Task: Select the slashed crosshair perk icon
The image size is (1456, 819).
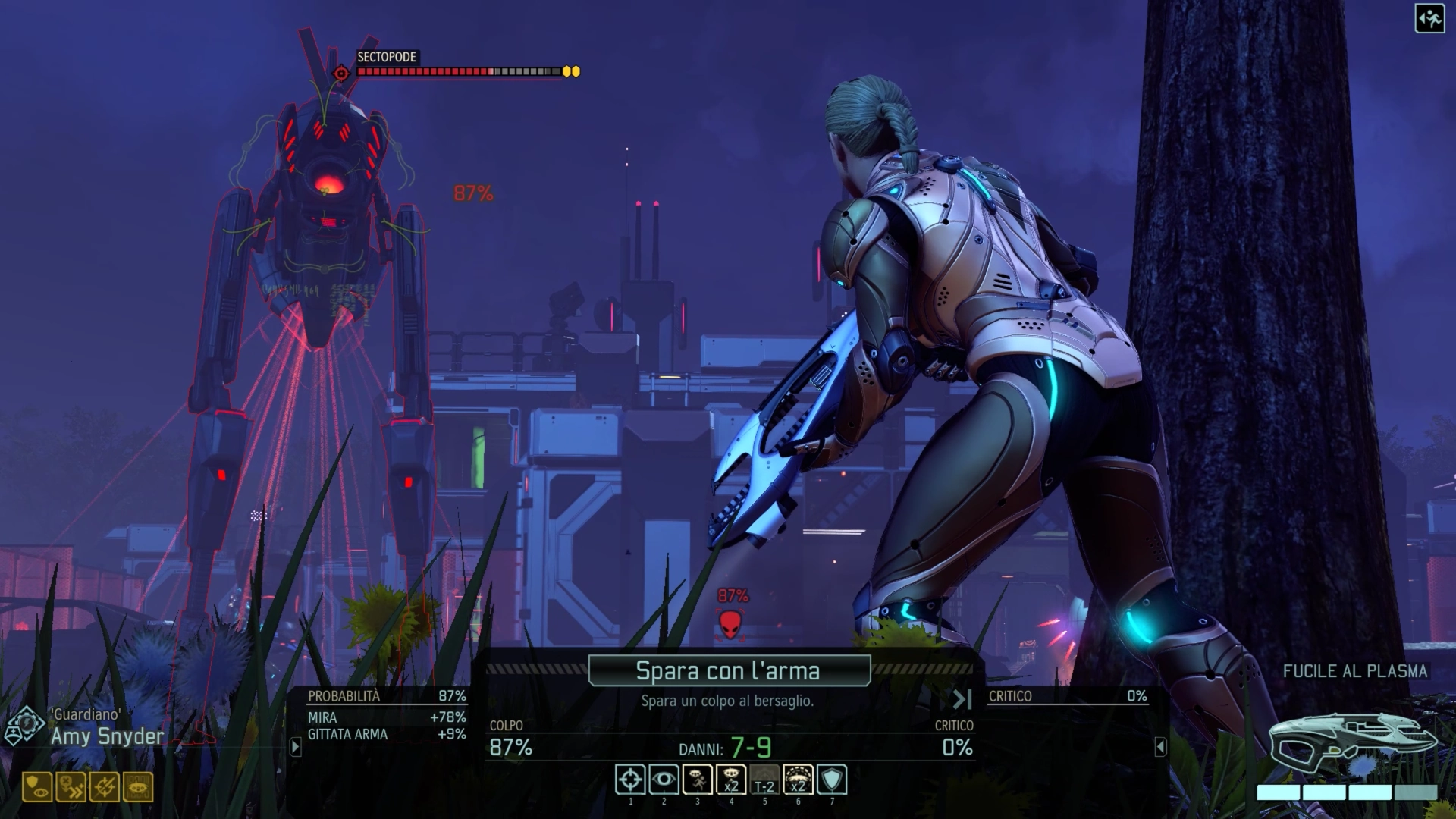Action: [105, 788]
